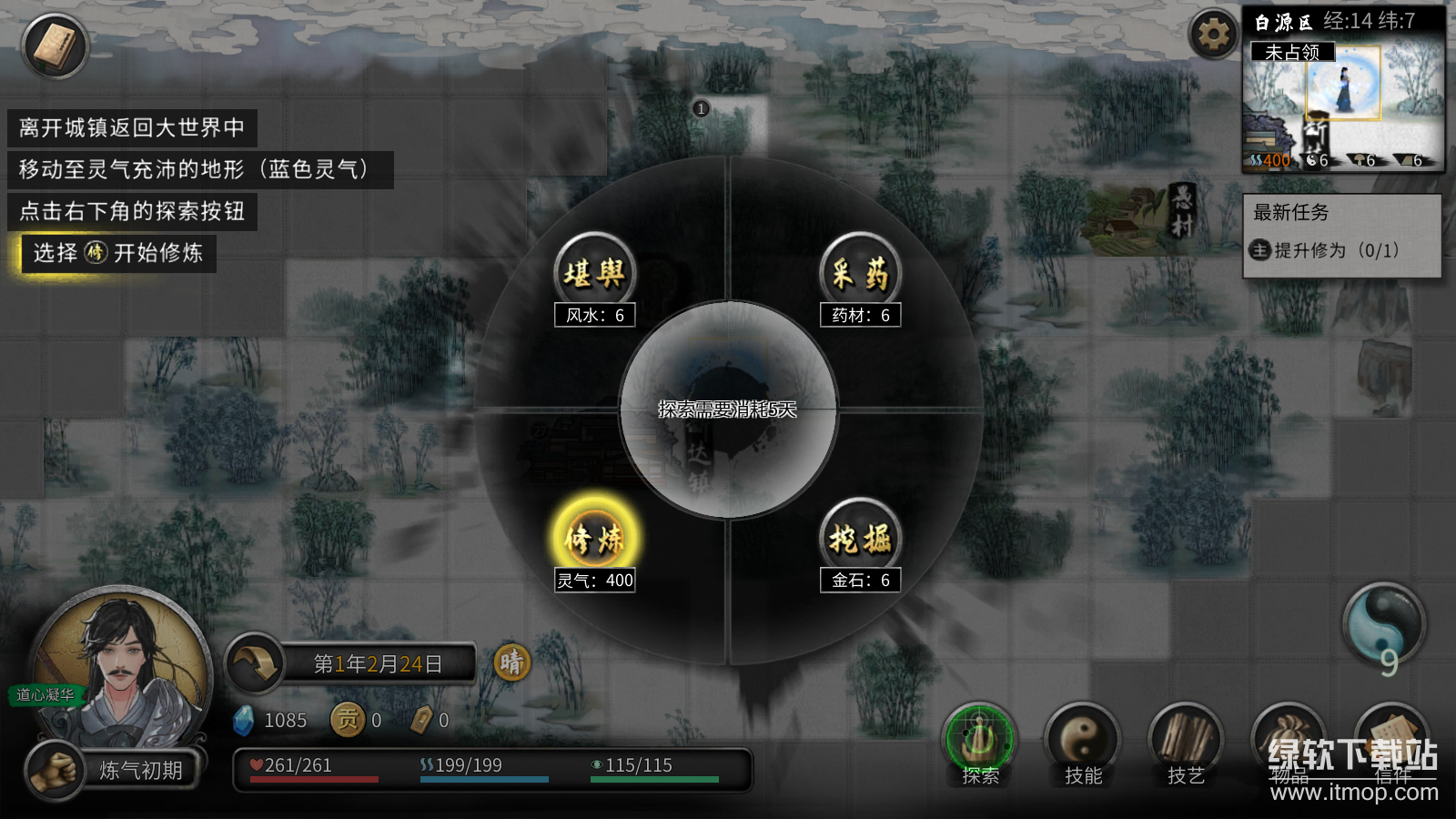Start 修炼 cultivation with the glowing button
This screenshot has width=1456, height=819.
tap(594, 538)
